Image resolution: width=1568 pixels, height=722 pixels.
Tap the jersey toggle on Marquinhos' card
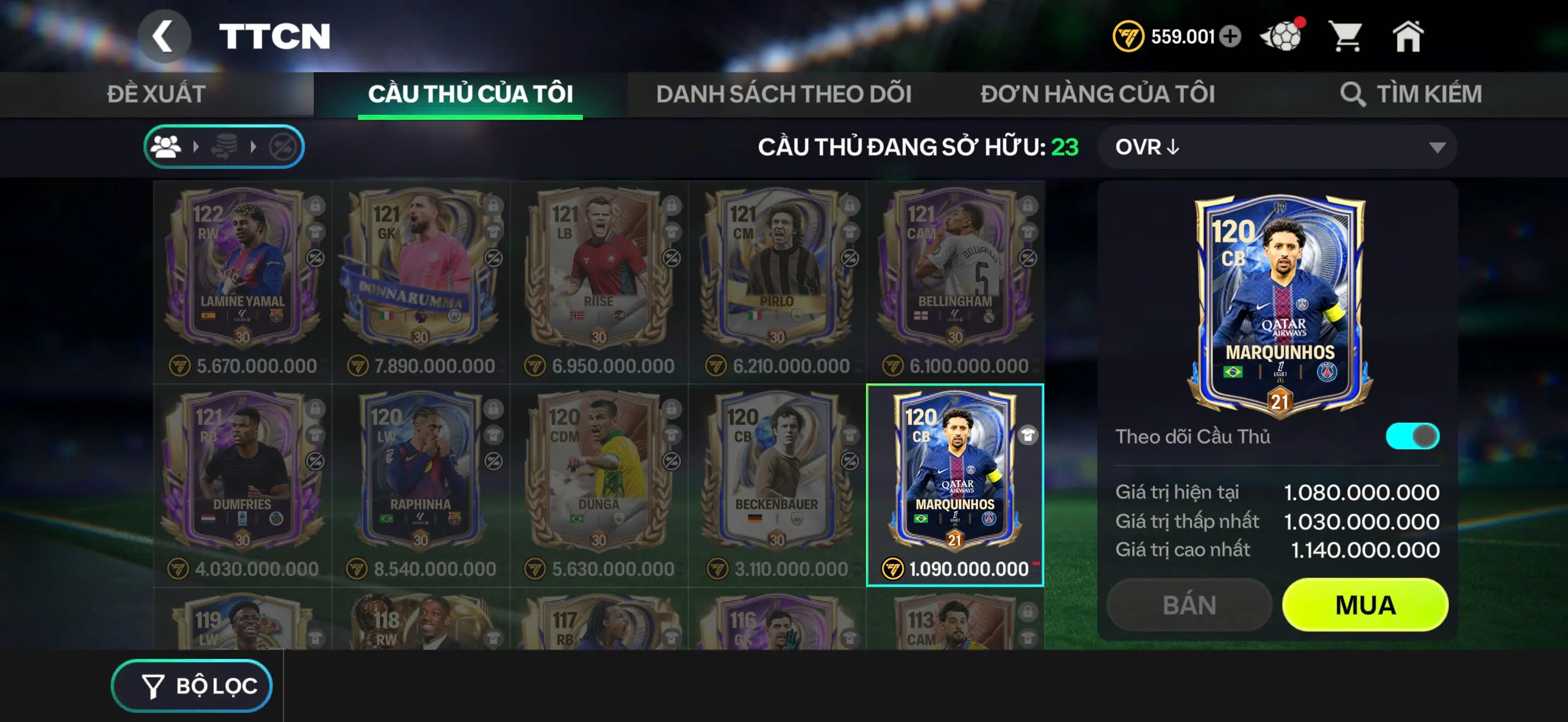(x=1027, y=436)
